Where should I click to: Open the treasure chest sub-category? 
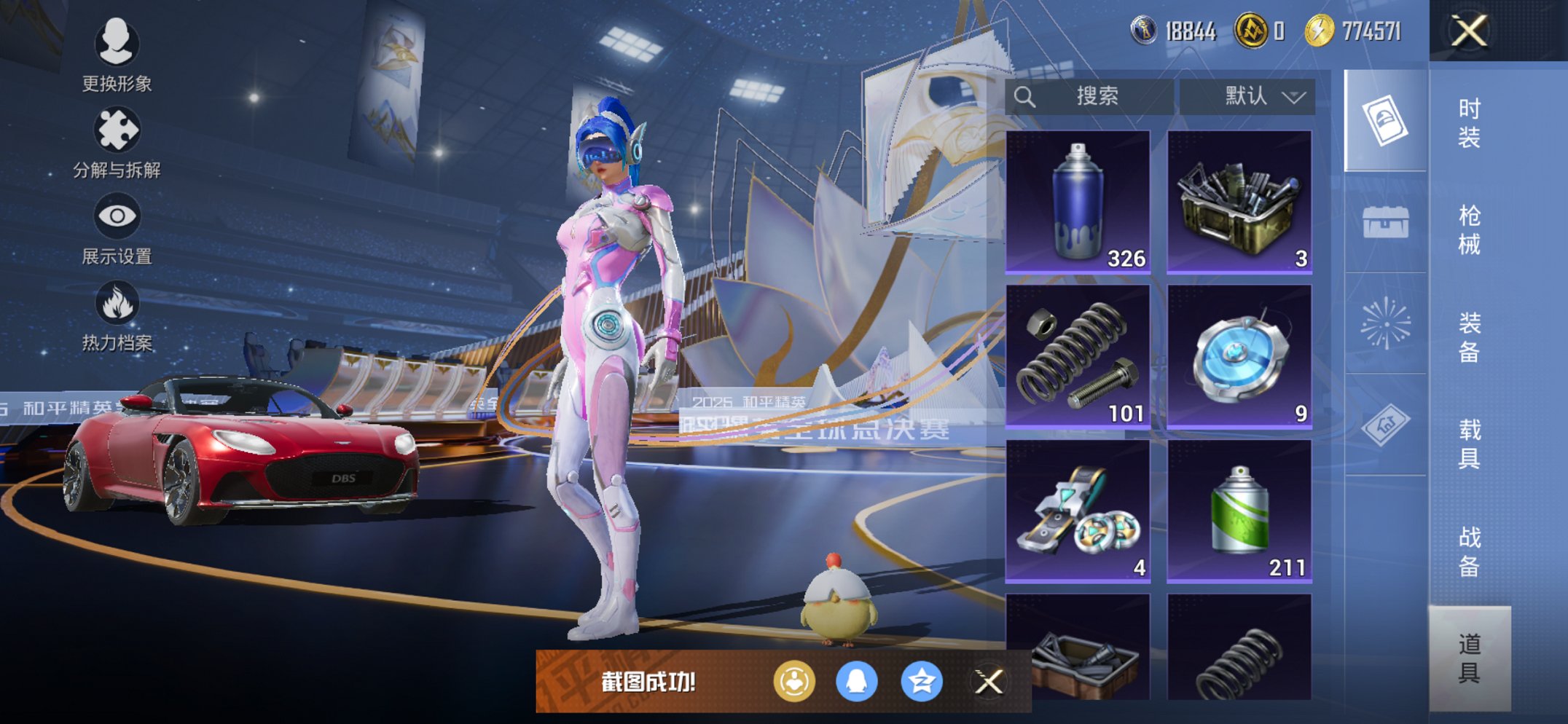click(1385, 222)
